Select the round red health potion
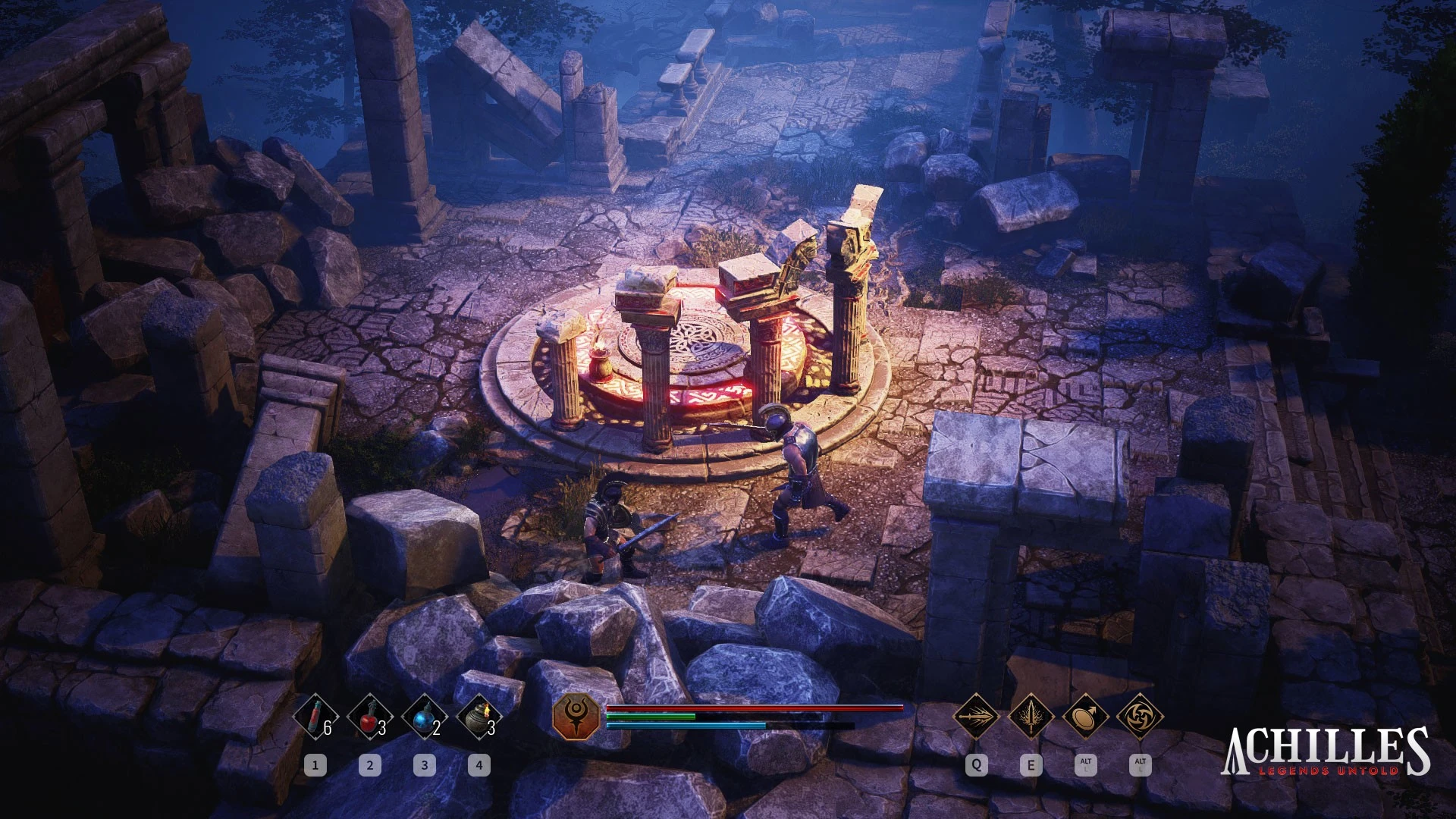The width and height of the screenshot is (1456, 819). tap(370, 717)
